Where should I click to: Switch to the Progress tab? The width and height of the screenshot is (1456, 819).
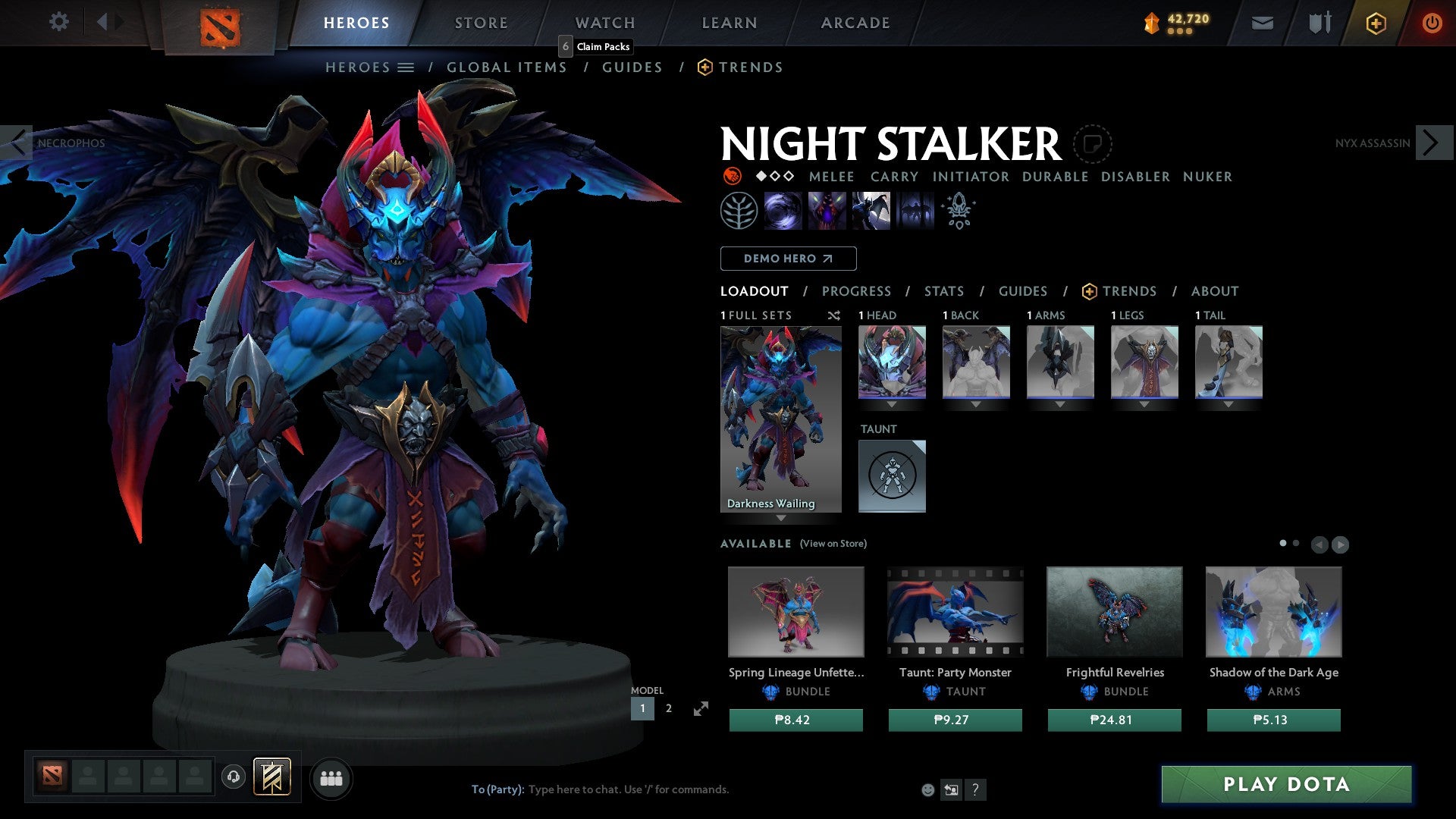857,290
